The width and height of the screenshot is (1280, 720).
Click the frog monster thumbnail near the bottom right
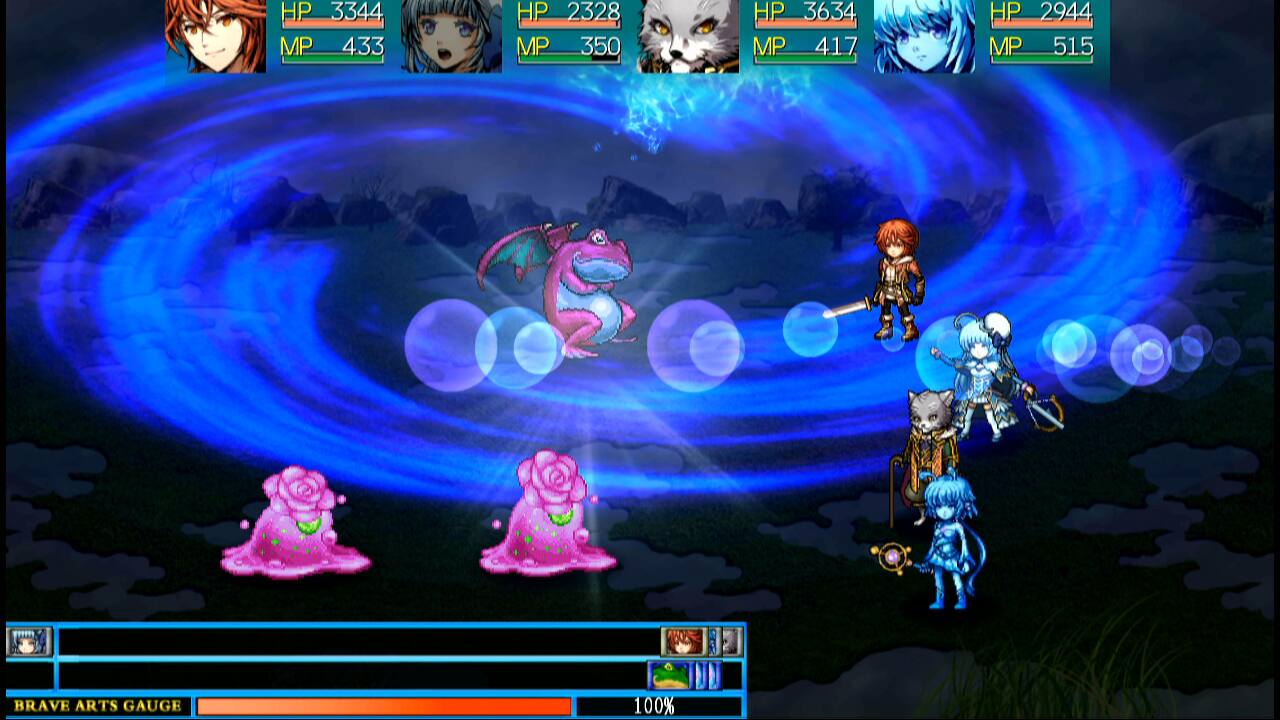tap(666, 676)
